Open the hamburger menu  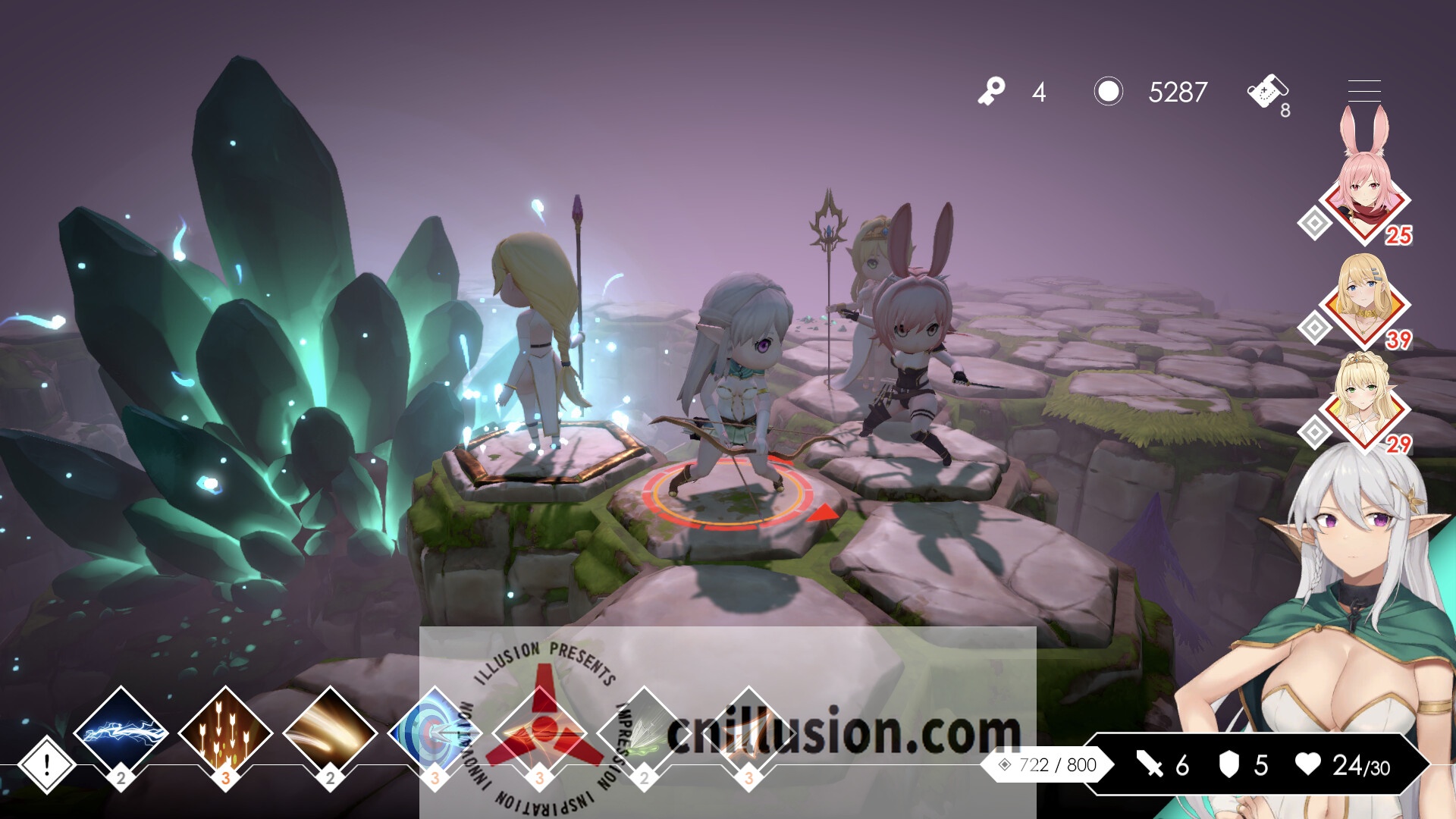[1363, 91]
